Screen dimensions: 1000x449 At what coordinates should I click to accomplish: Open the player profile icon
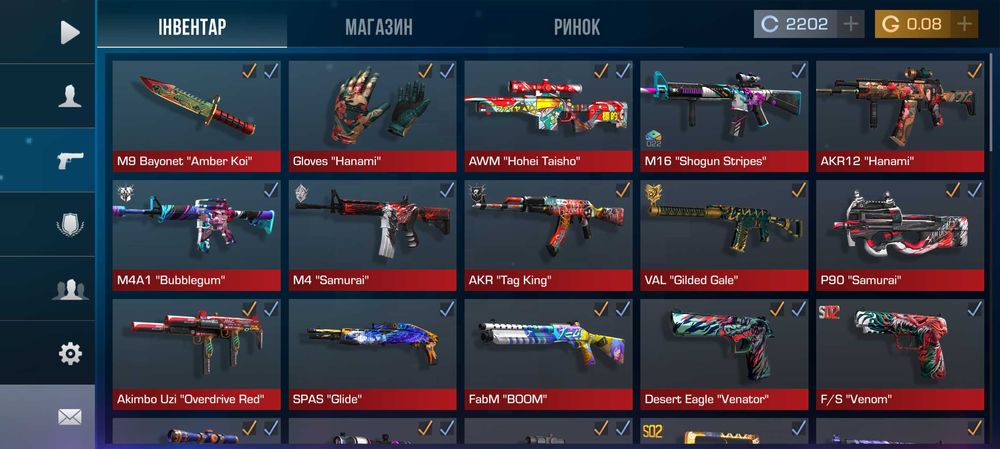coord(69,96)
